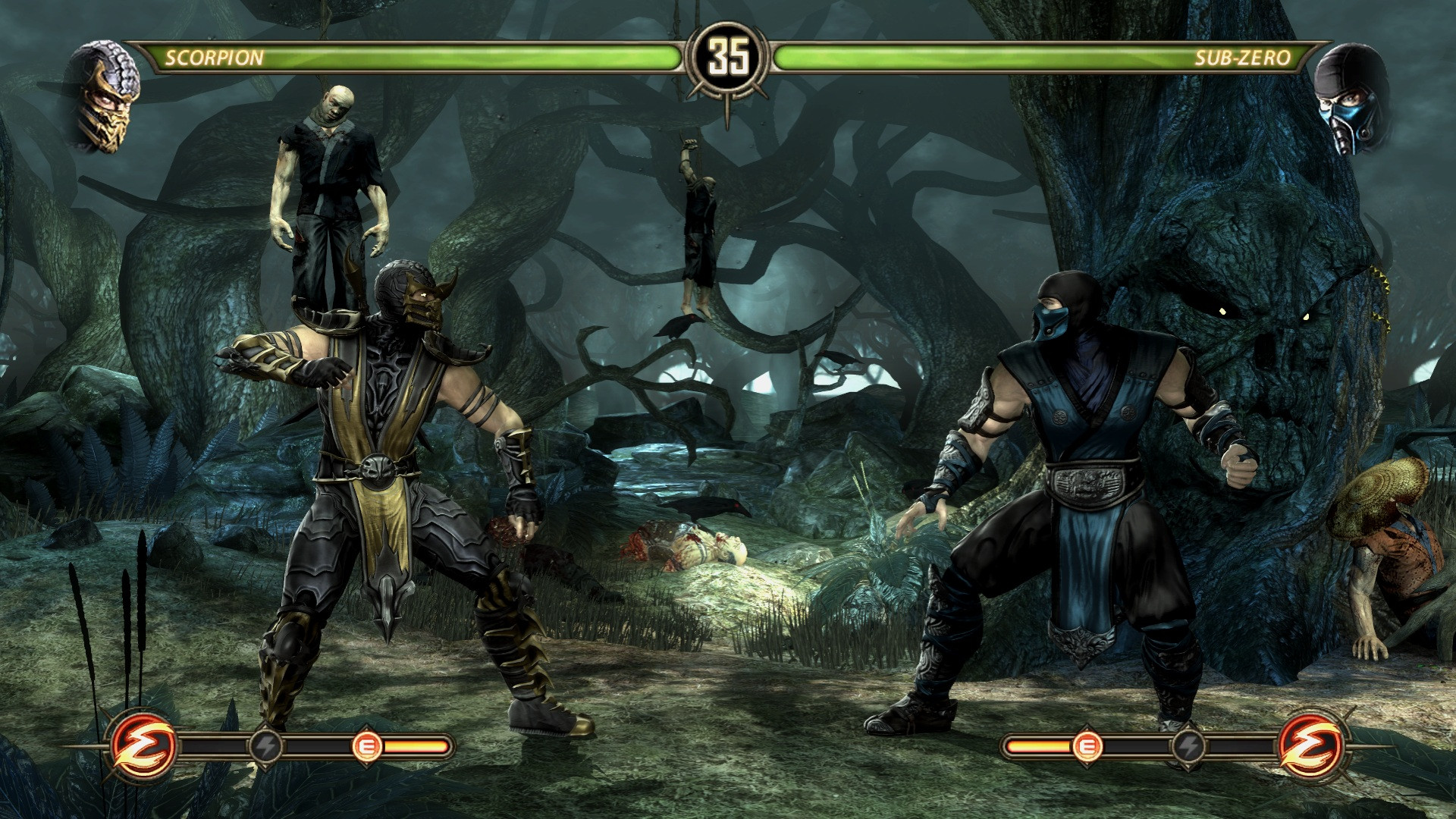Click the lightning bolt on Sub-Zero's meter
The height and width of the screenshot is (819, 1456).
1189,746
